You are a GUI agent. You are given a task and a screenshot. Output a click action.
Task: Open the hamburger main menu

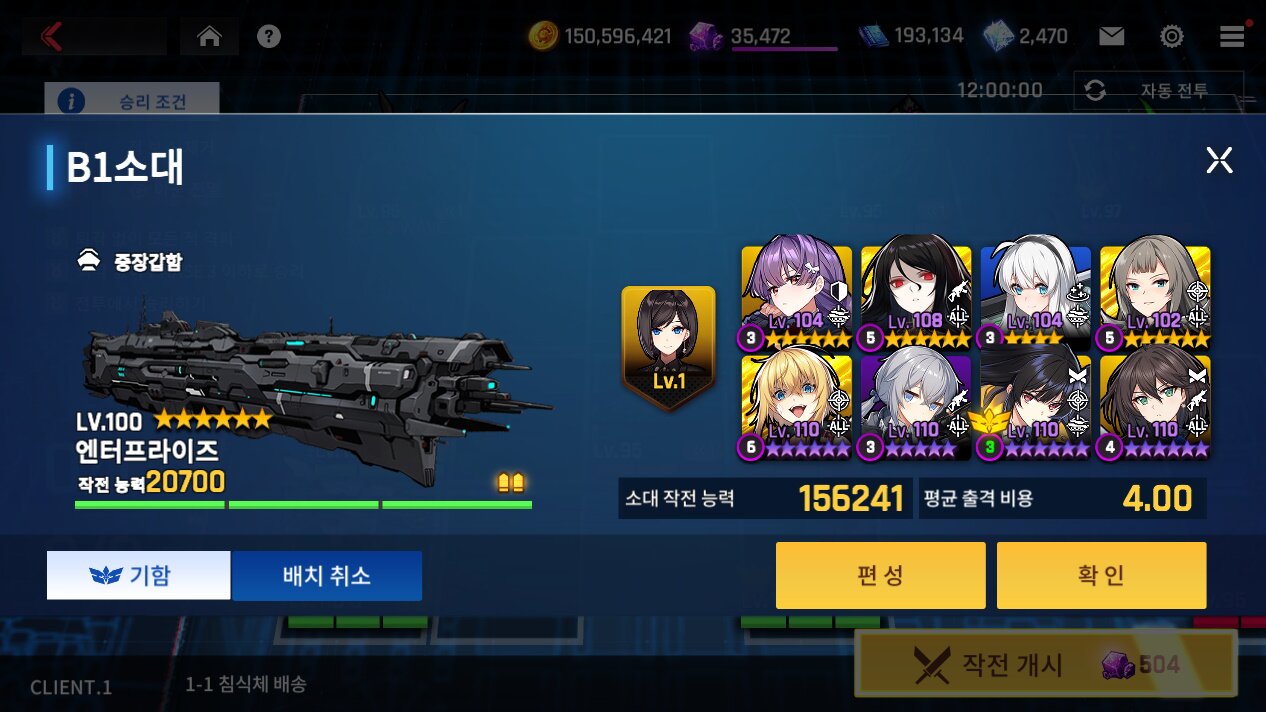1232,37
